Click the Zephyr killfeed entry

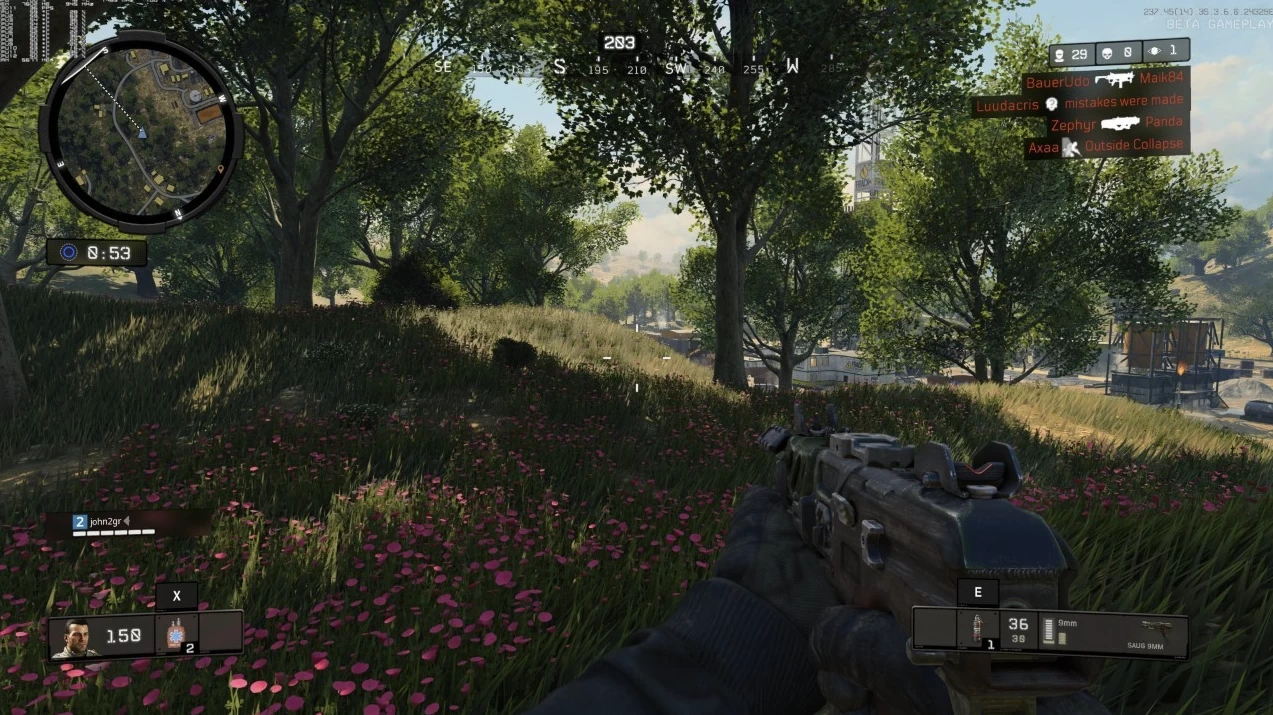tap(1116, 124)
